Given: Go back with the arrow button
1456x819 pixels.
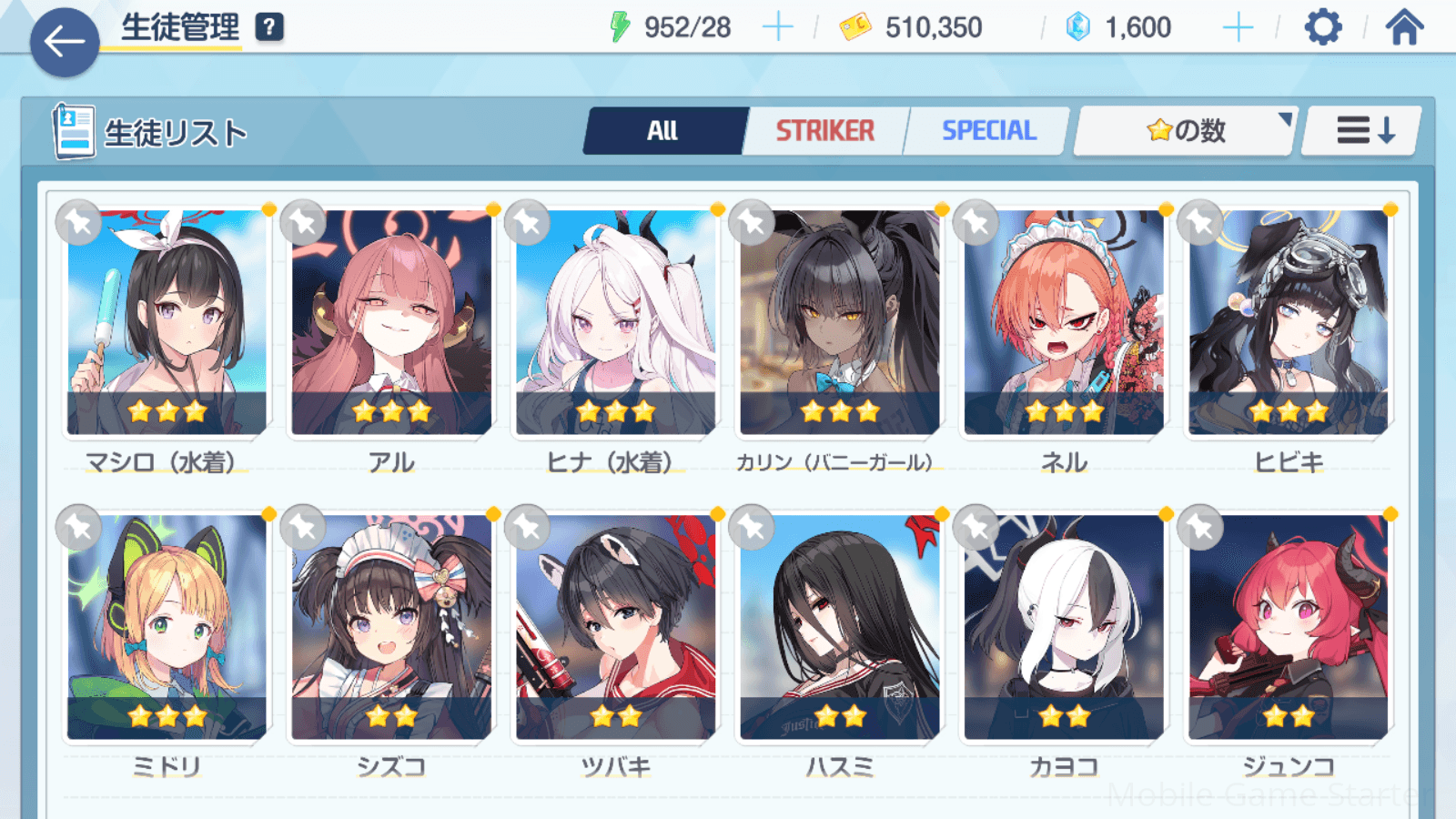Looking at the screenshot, I should pos(65,42).
